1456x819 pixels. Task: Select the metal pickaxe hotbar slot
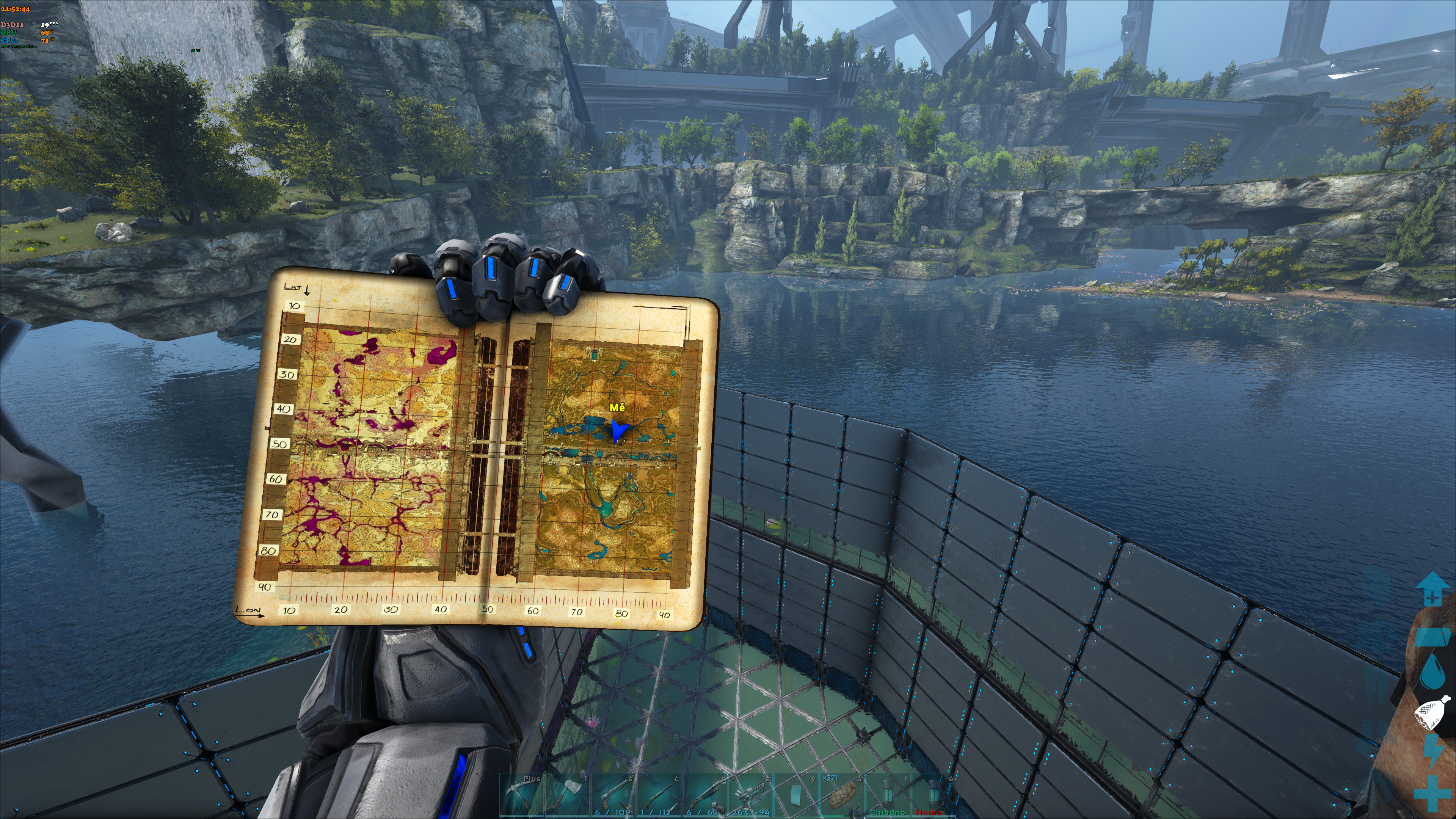pos(521,796)
